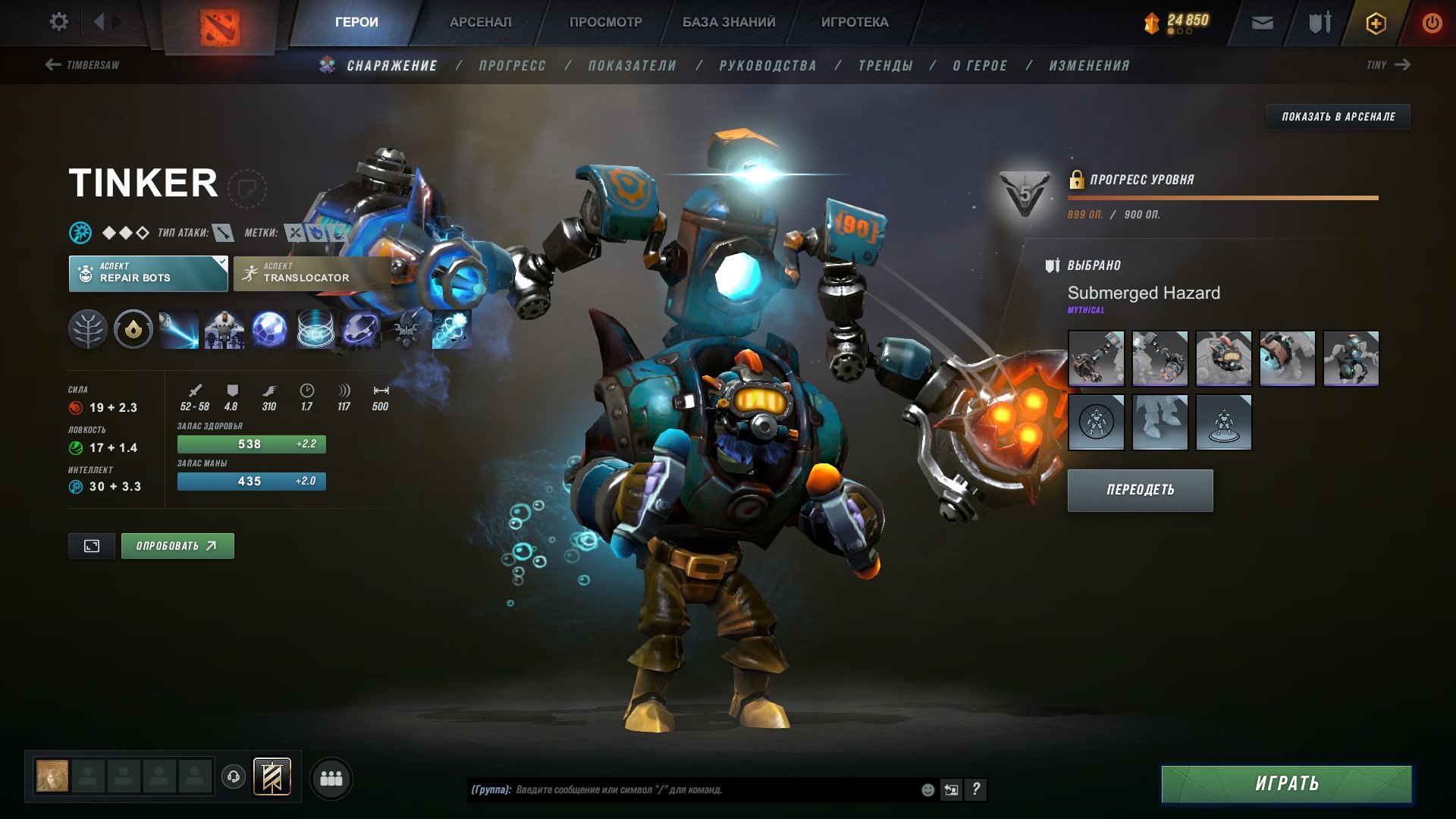Toggle the hero portrait view button

(91, 545)
